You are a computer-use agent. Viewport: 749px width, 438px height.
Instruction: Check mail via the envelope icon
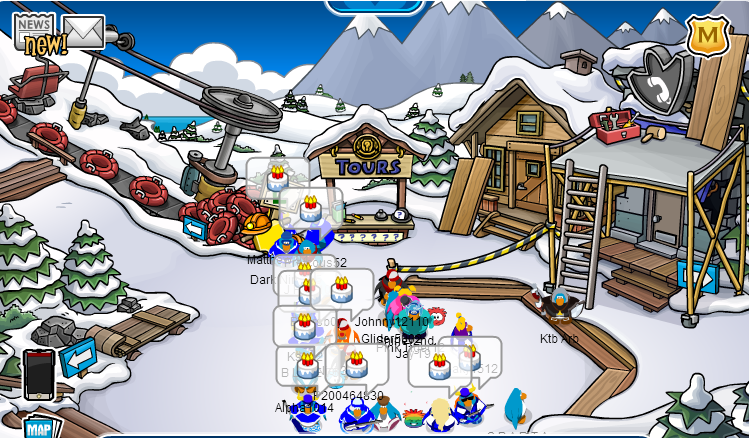[84, 32]
